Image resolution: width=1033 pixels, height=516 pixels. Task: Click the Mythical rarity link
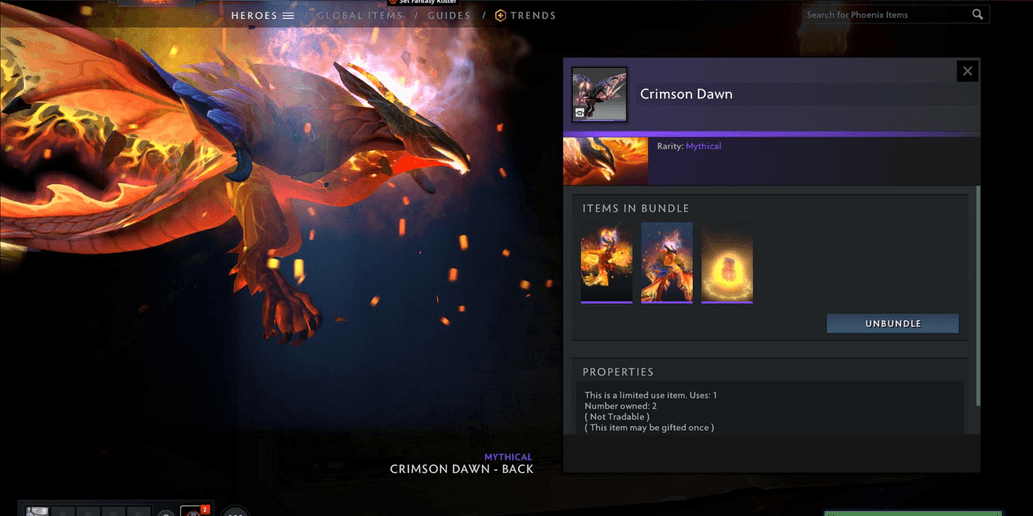(x=703, y=146)
